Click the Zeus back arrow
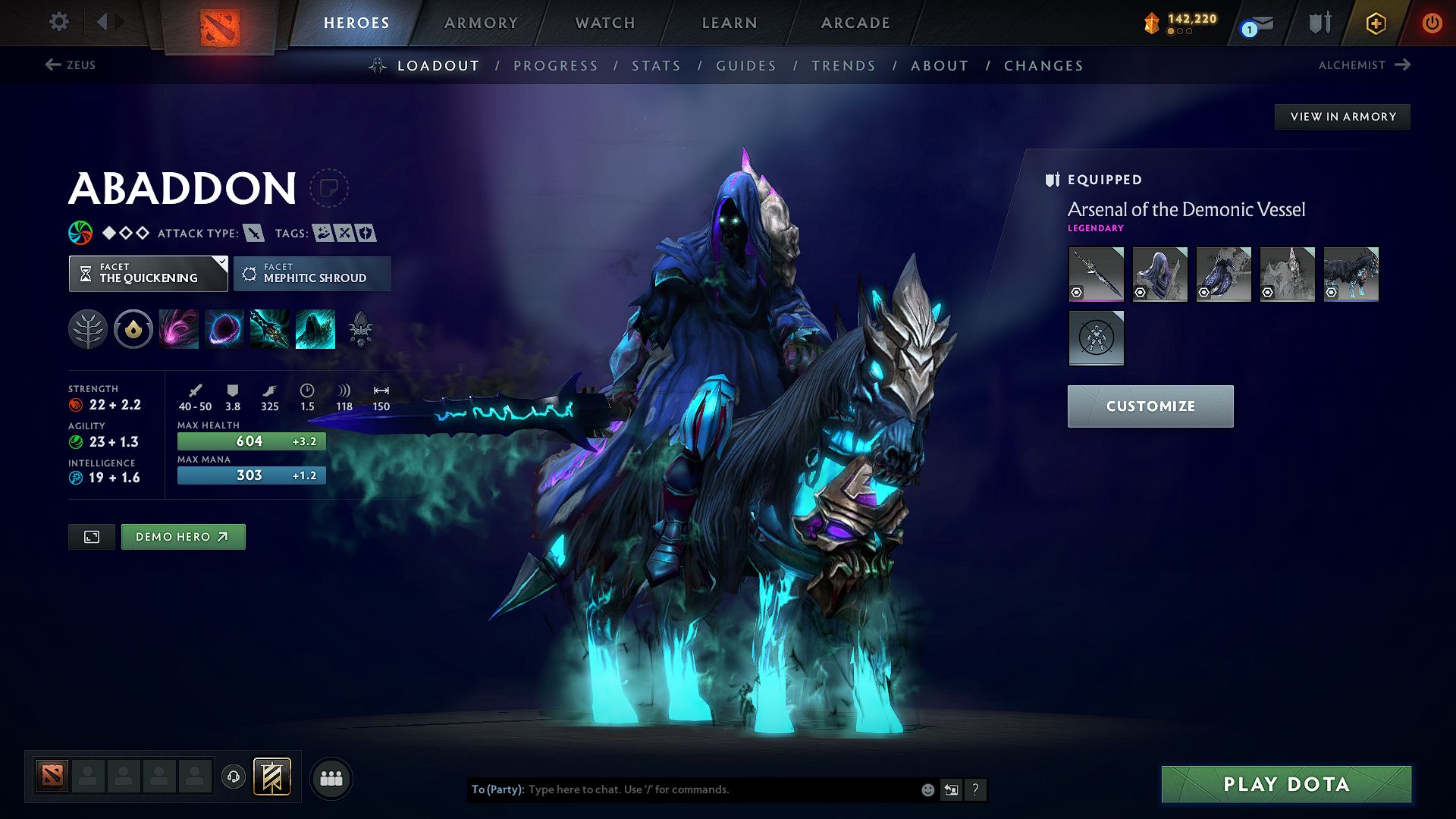 click(71, 65)
